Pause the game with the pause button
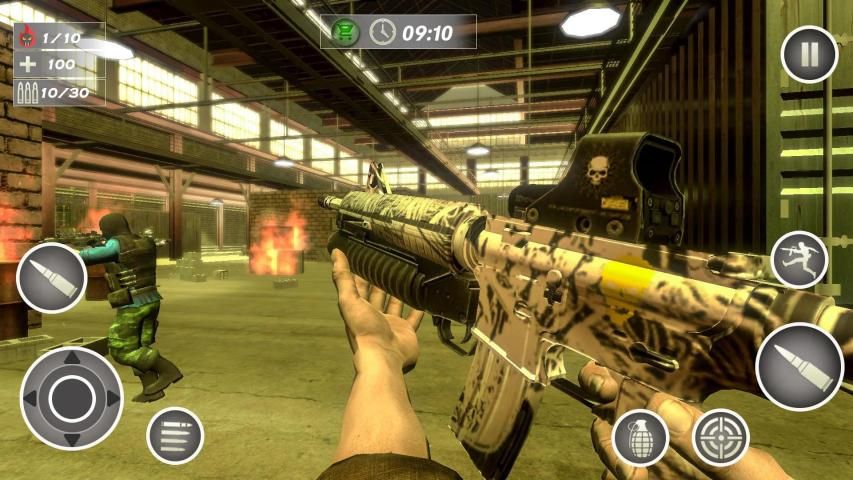853x480 pixels. [x=809, y=54]
